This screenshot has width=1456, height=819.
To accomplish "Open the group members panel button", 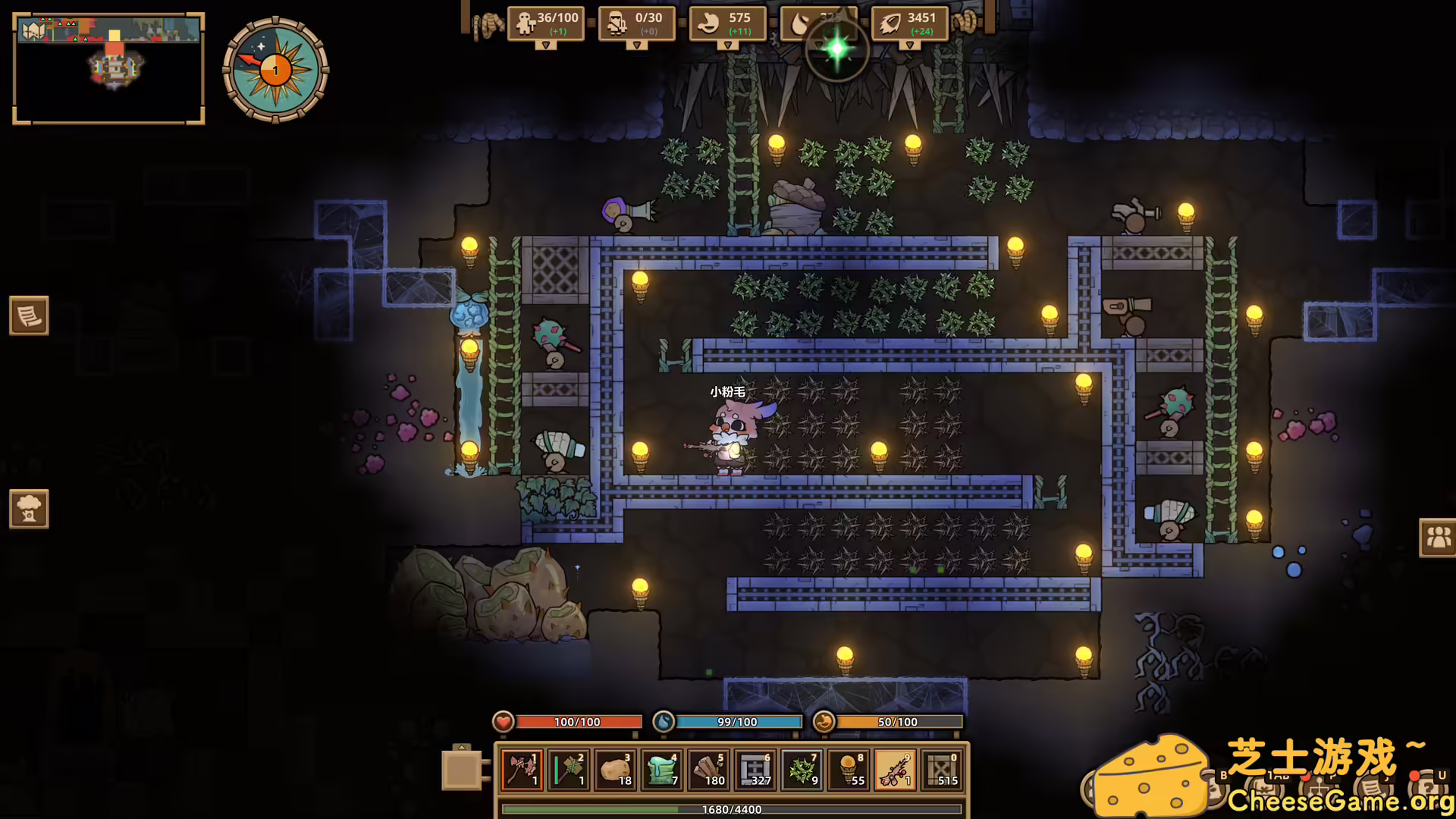I will click(1438, 538).
